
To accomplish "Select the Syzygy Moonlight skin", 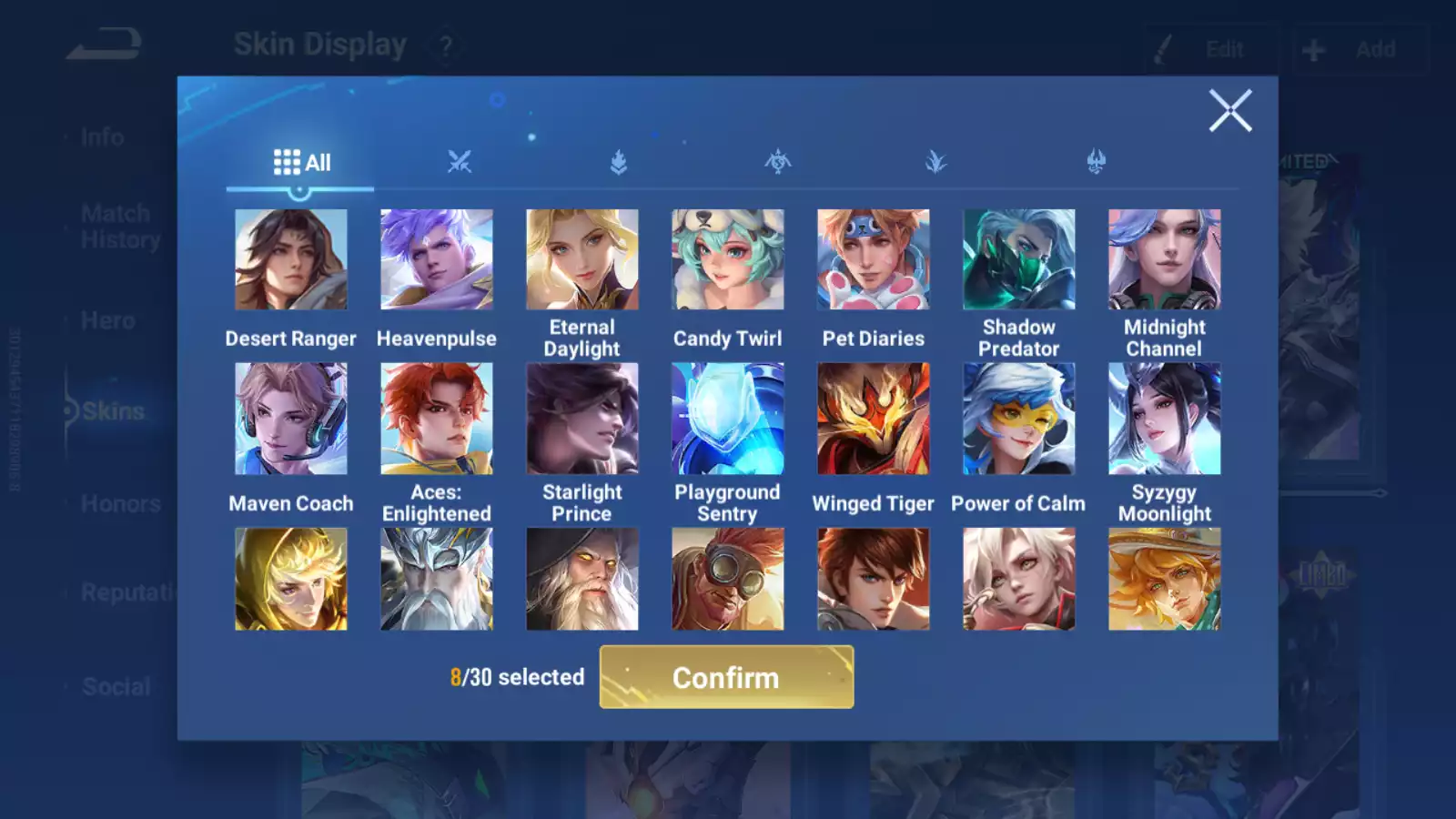I will click(1165, 419).
